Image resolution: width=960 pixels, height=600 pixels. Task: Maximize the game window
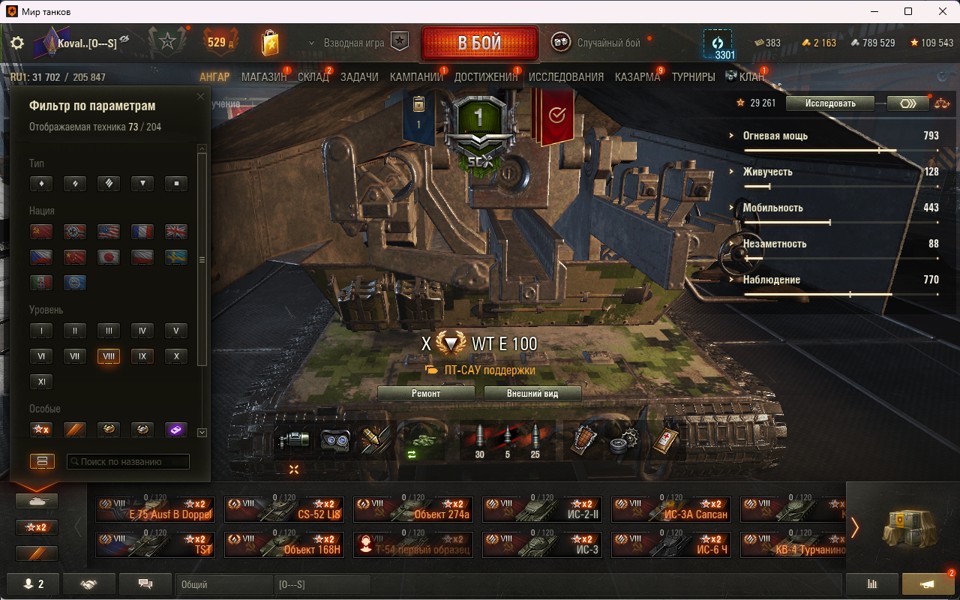[x=908, y=11]
